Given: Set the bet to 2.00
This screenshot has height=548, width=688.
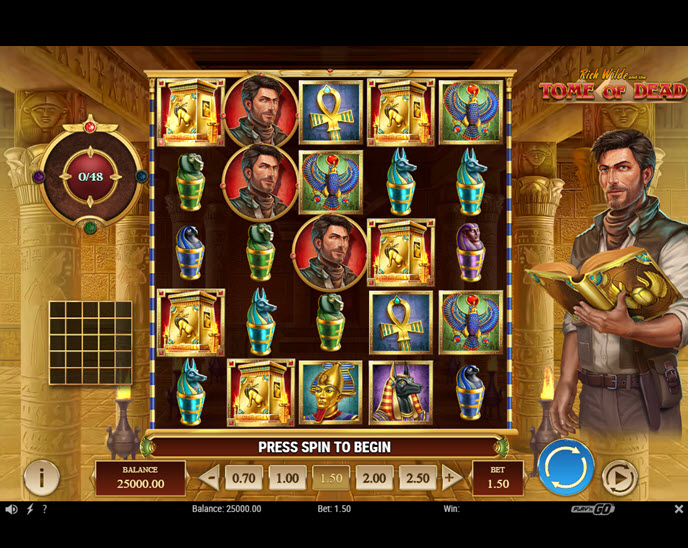Looking at the screenshot, I should coord(374,478).
